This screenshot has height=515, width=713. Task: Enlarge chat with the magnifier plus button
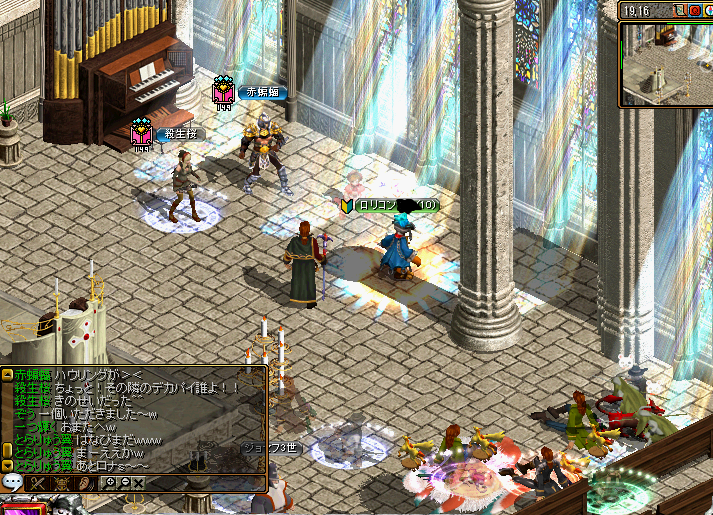tap(111, 483)
